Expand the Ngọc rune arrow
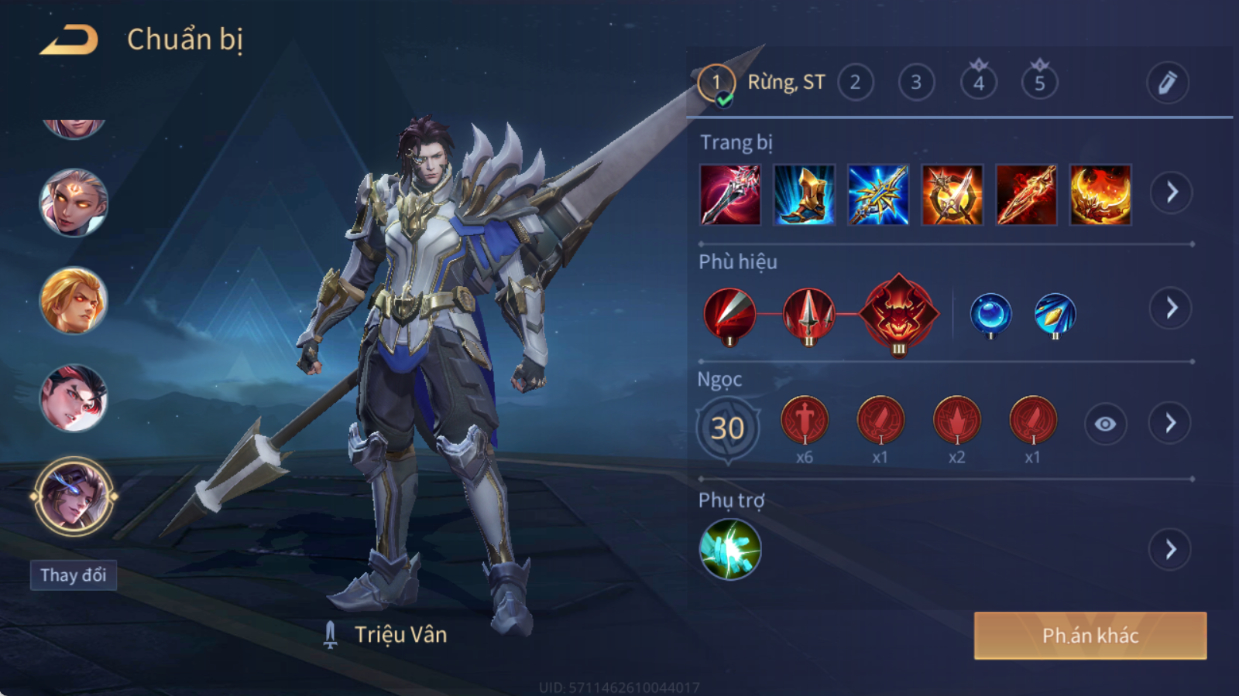The image size is (1239, 696). (x=1171, y=424)
